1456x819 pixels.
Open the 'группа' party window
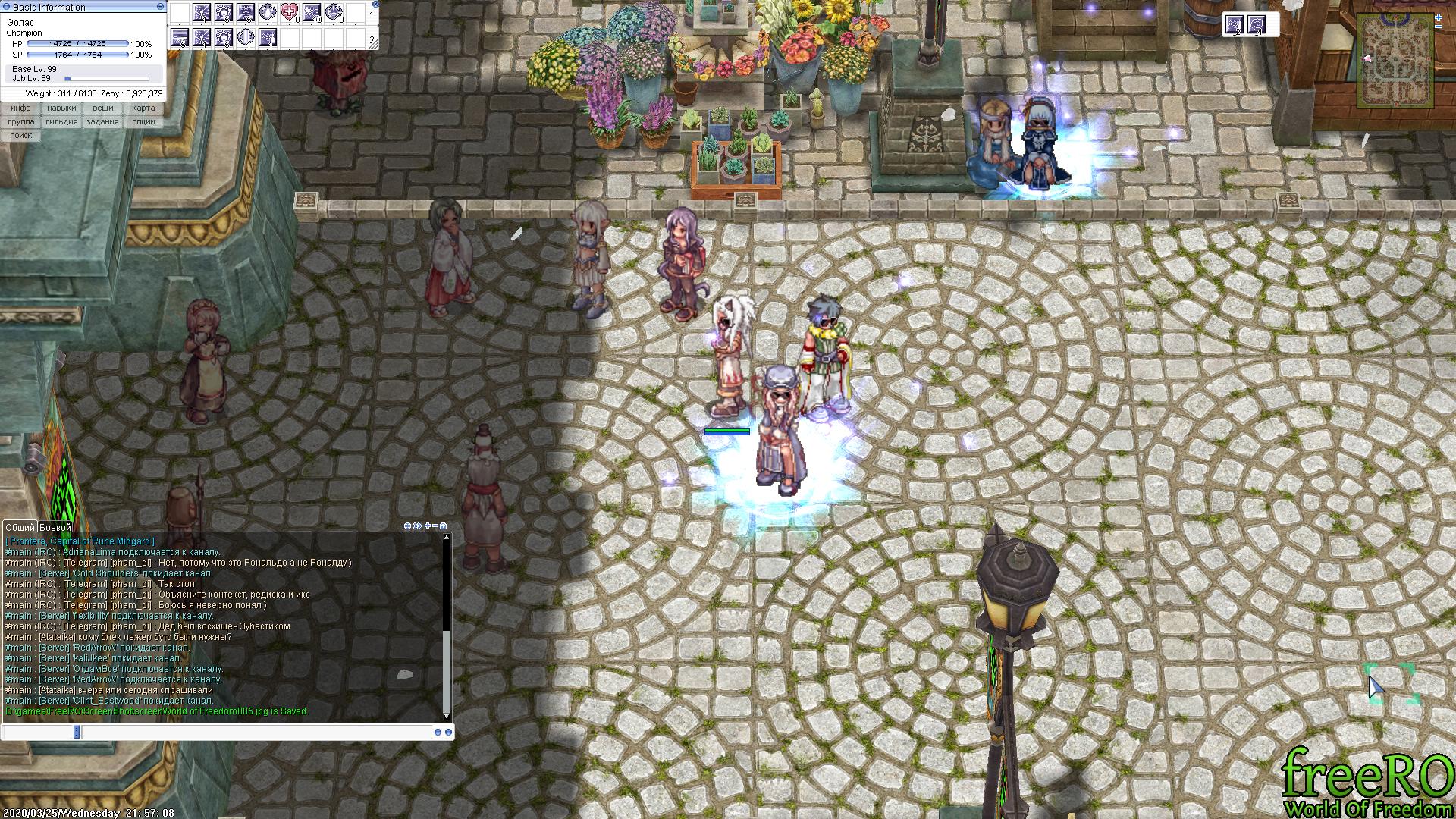tap(21, 121)
